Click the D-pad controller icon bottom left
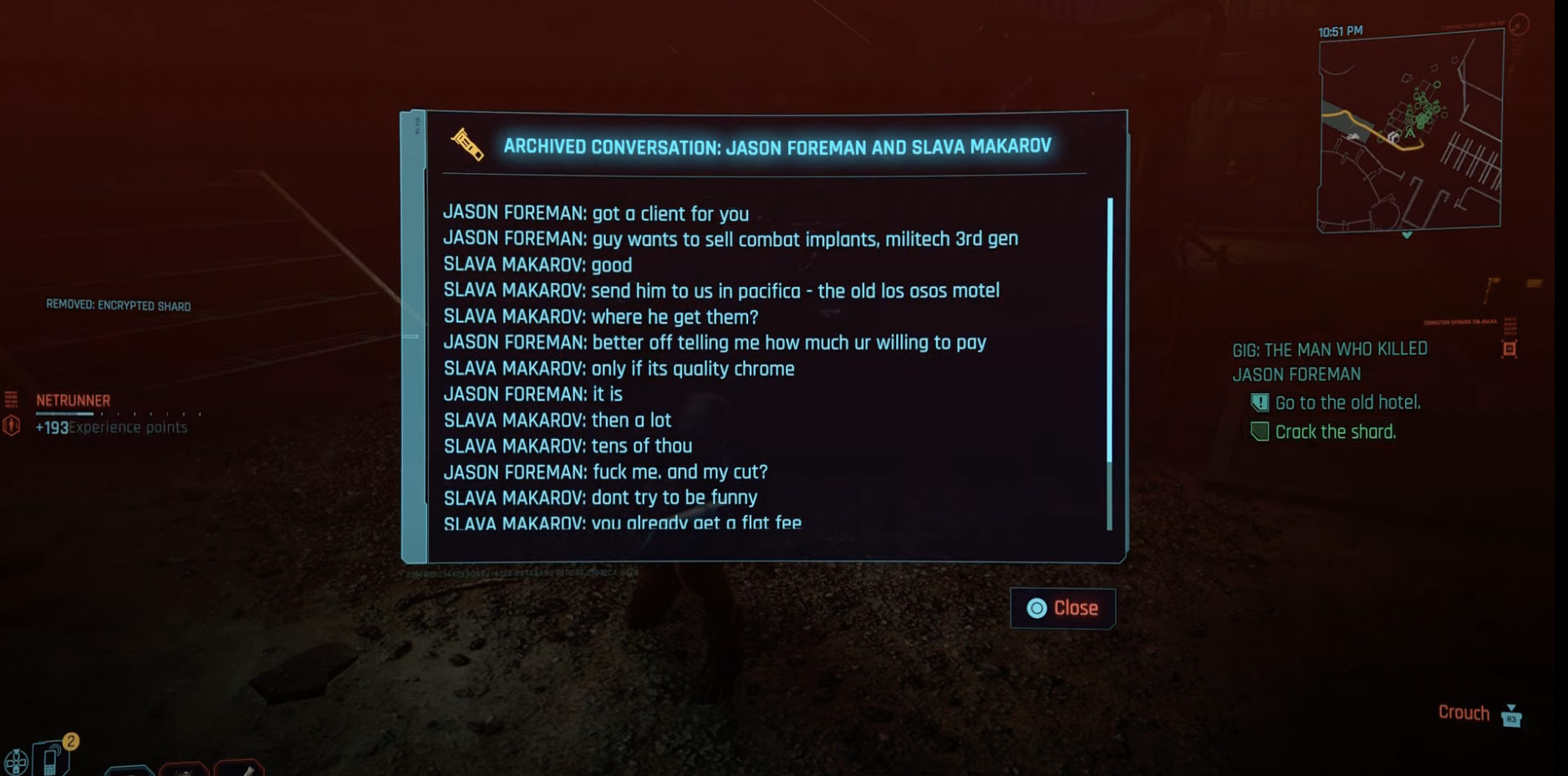Image resolution: width=1568 pixels, height=776 pixels. tap(15, 763)
